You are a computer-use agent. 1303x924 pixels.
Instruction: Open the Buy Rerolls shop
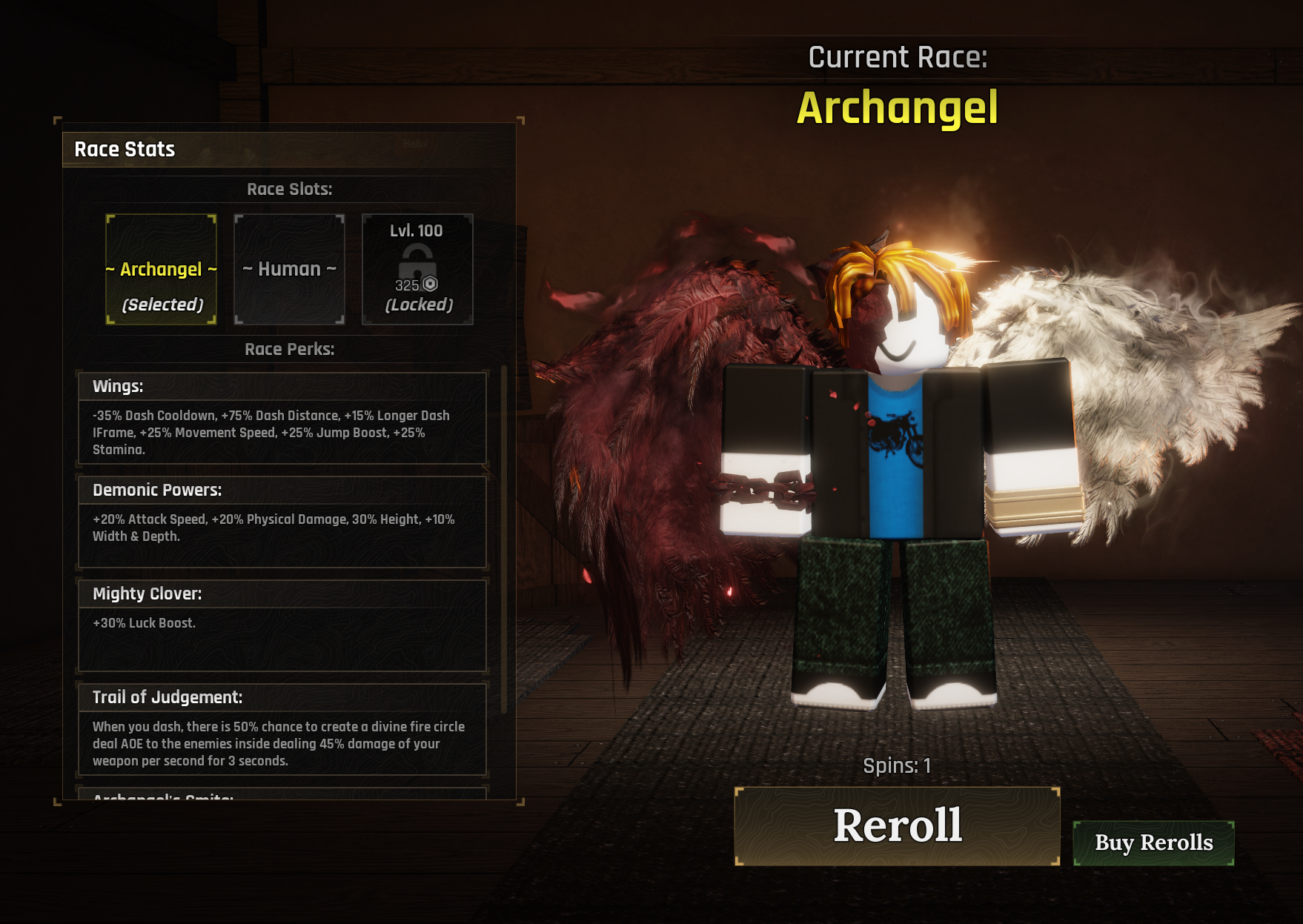coord(1153,842)
